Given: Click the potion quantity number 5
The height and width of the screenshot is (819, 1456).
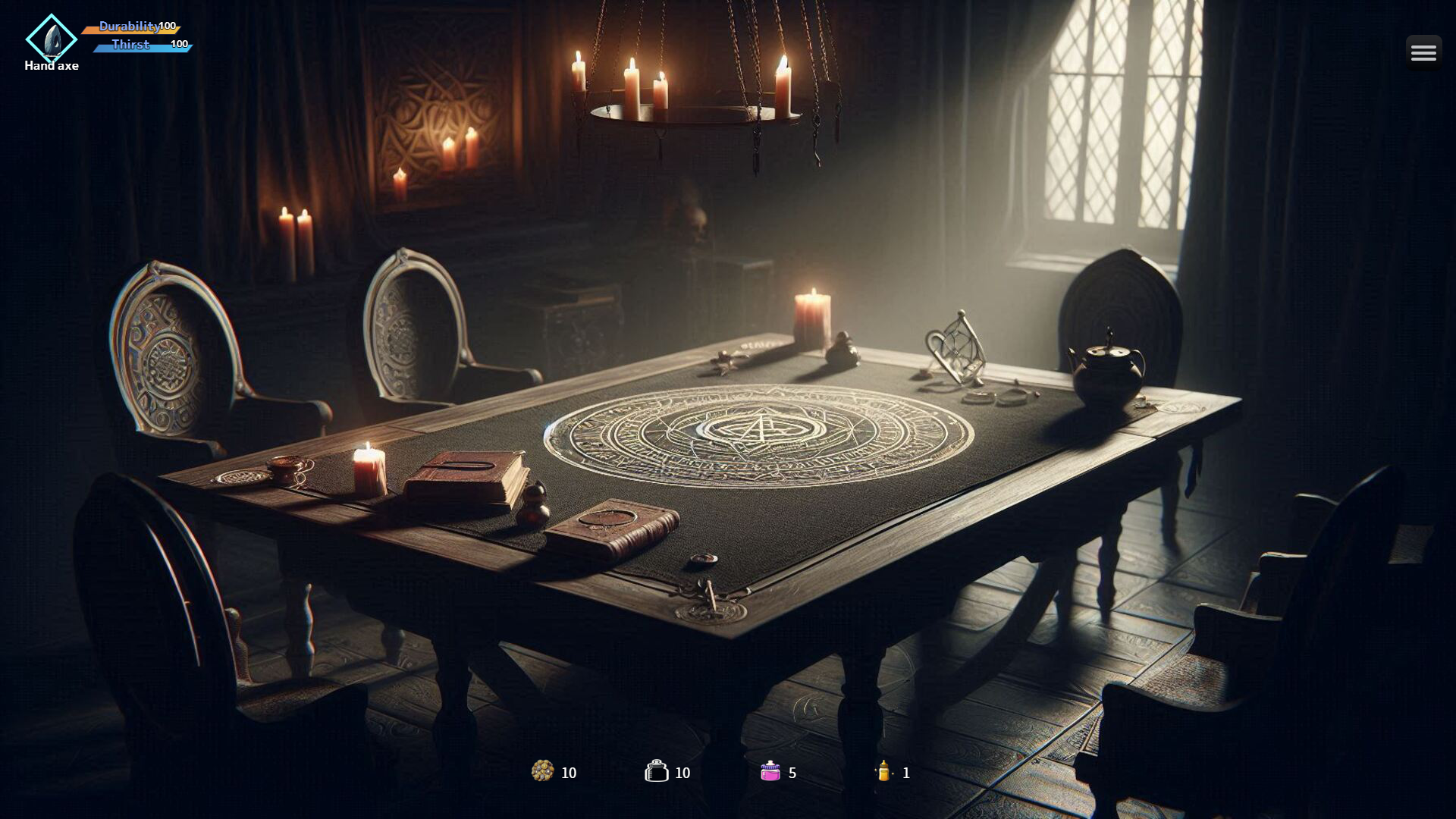Looking at the screenshot, I should coord(792,773).
